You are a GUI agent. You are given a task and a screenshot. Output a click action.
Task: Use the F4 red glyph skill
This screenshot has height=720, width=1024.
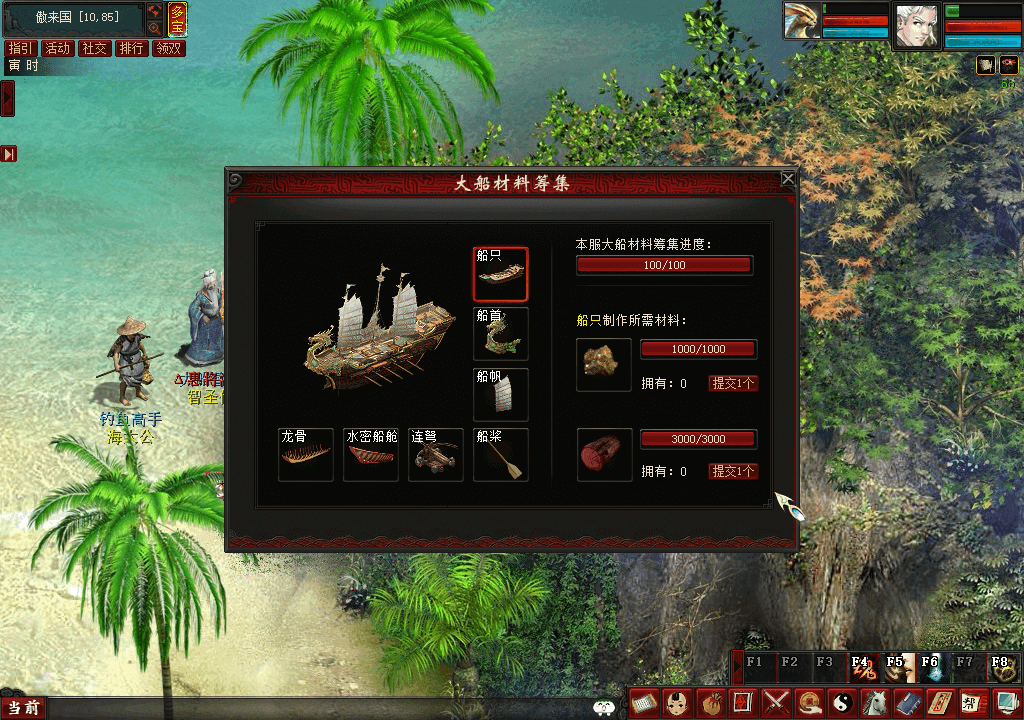tap(860, 666)
